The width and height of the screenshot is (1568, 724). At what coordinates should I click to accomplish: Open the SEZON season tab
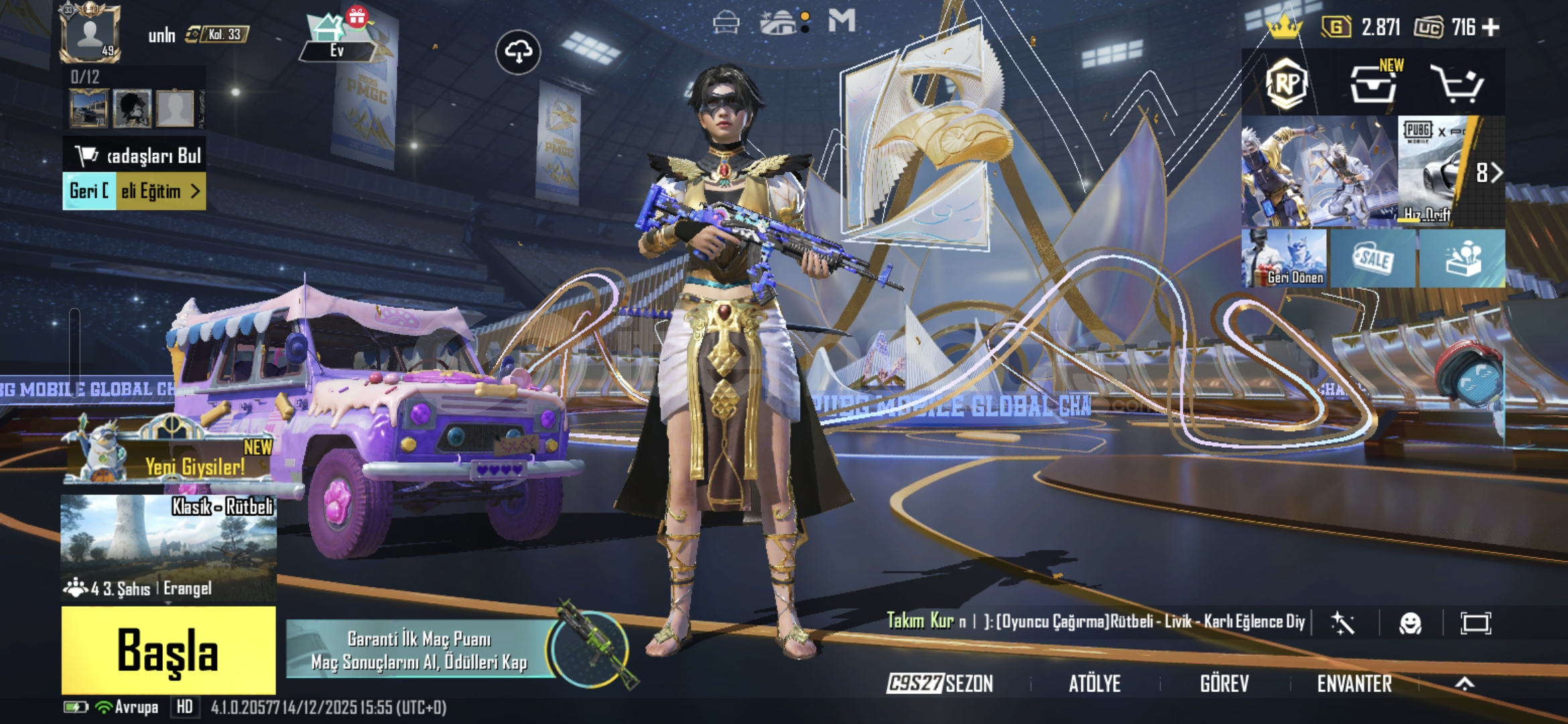[939, 683]
